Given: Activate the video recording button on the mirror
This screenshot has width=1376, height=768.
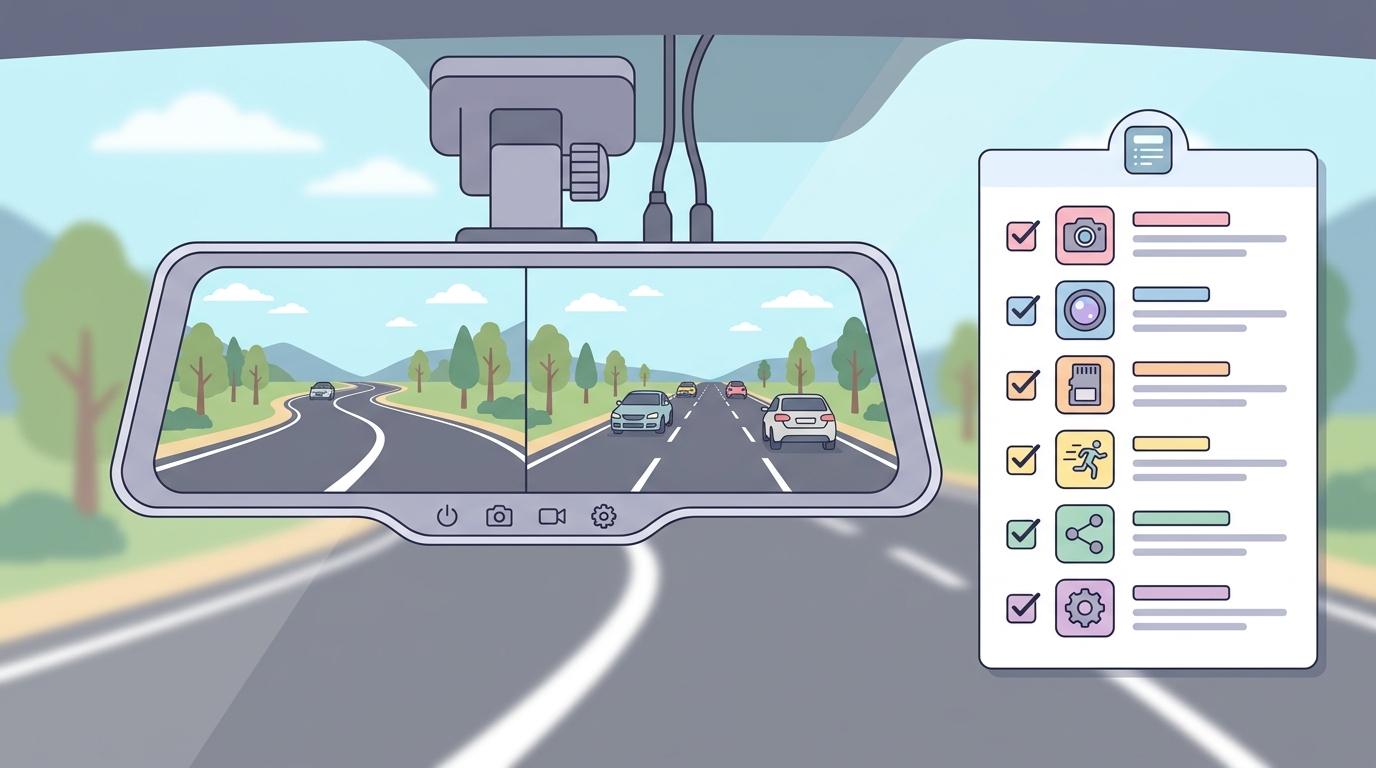Looking at the screenshot, I should point(552,516).
